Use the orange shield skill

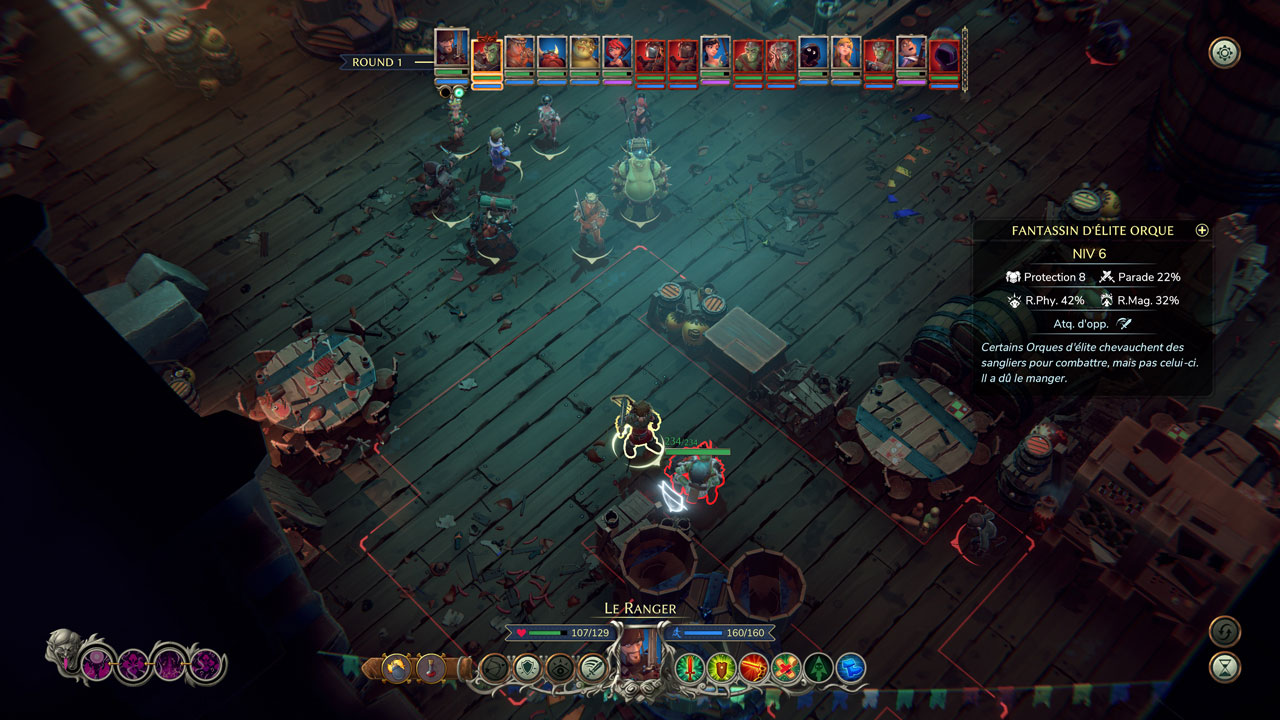722,667
